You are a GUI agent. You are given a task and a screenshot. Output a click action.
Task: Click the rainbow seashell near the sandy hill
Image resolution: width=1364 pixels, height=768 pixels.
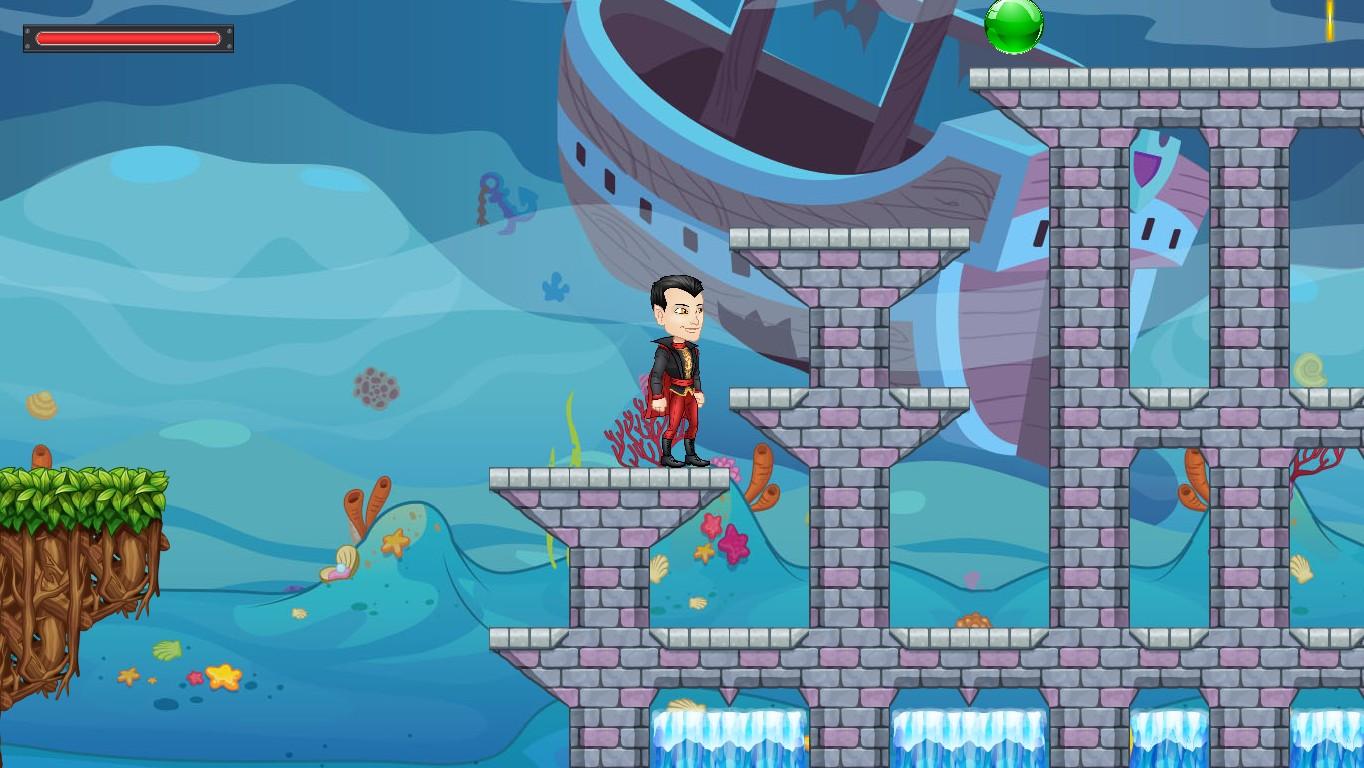pos(338,567)
